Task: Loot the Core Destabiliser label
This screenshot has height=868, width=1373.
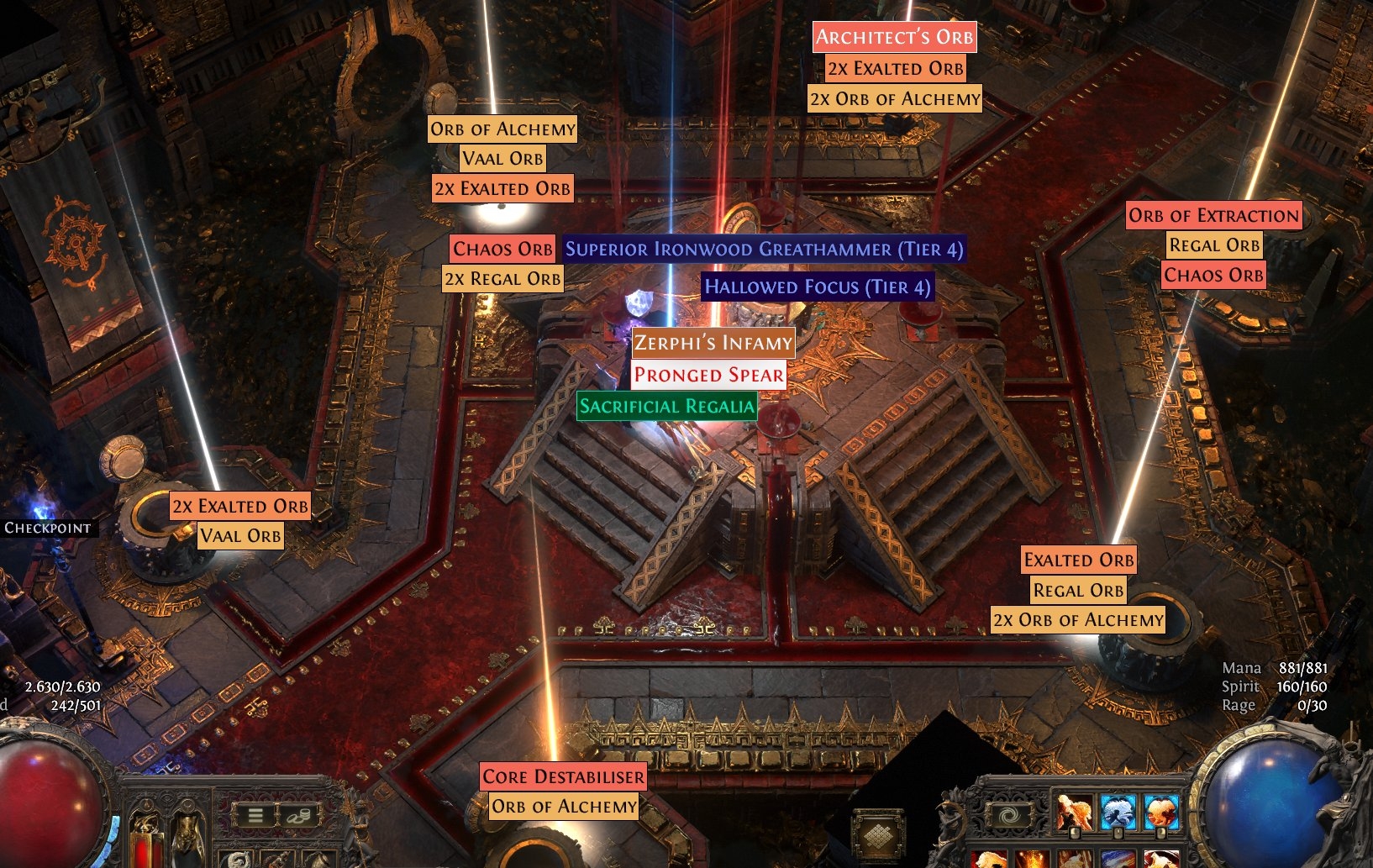Action: point(563,776)
